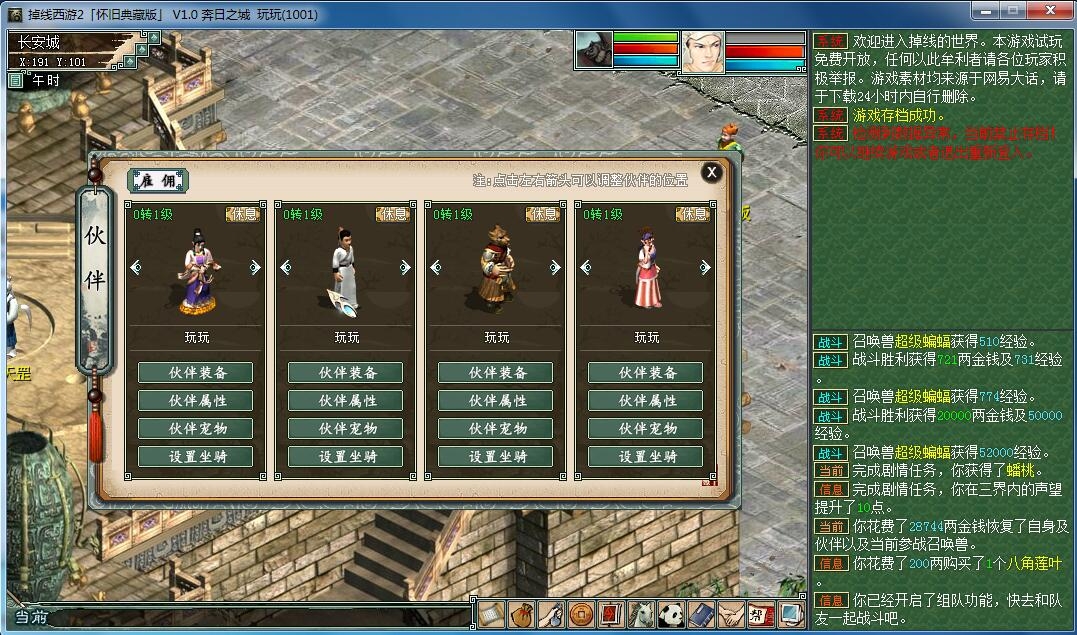1077x635 pixels.
Task: Open the computer monitor system icon
Action: 791,614
